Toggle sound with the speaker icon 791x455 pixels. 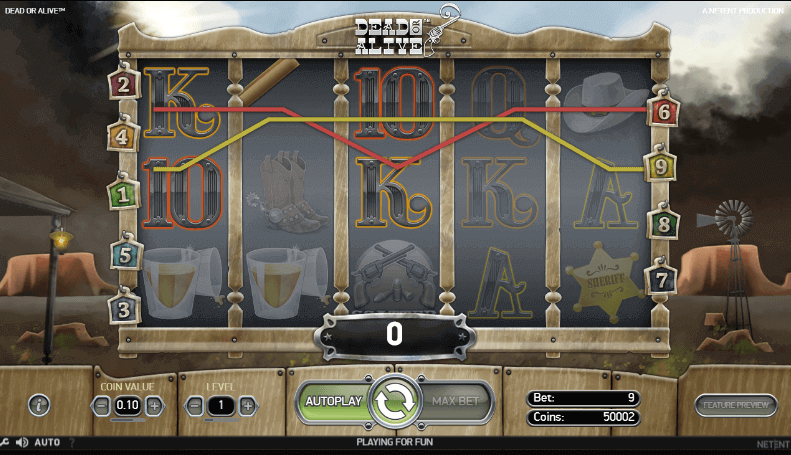click(21, 442)
